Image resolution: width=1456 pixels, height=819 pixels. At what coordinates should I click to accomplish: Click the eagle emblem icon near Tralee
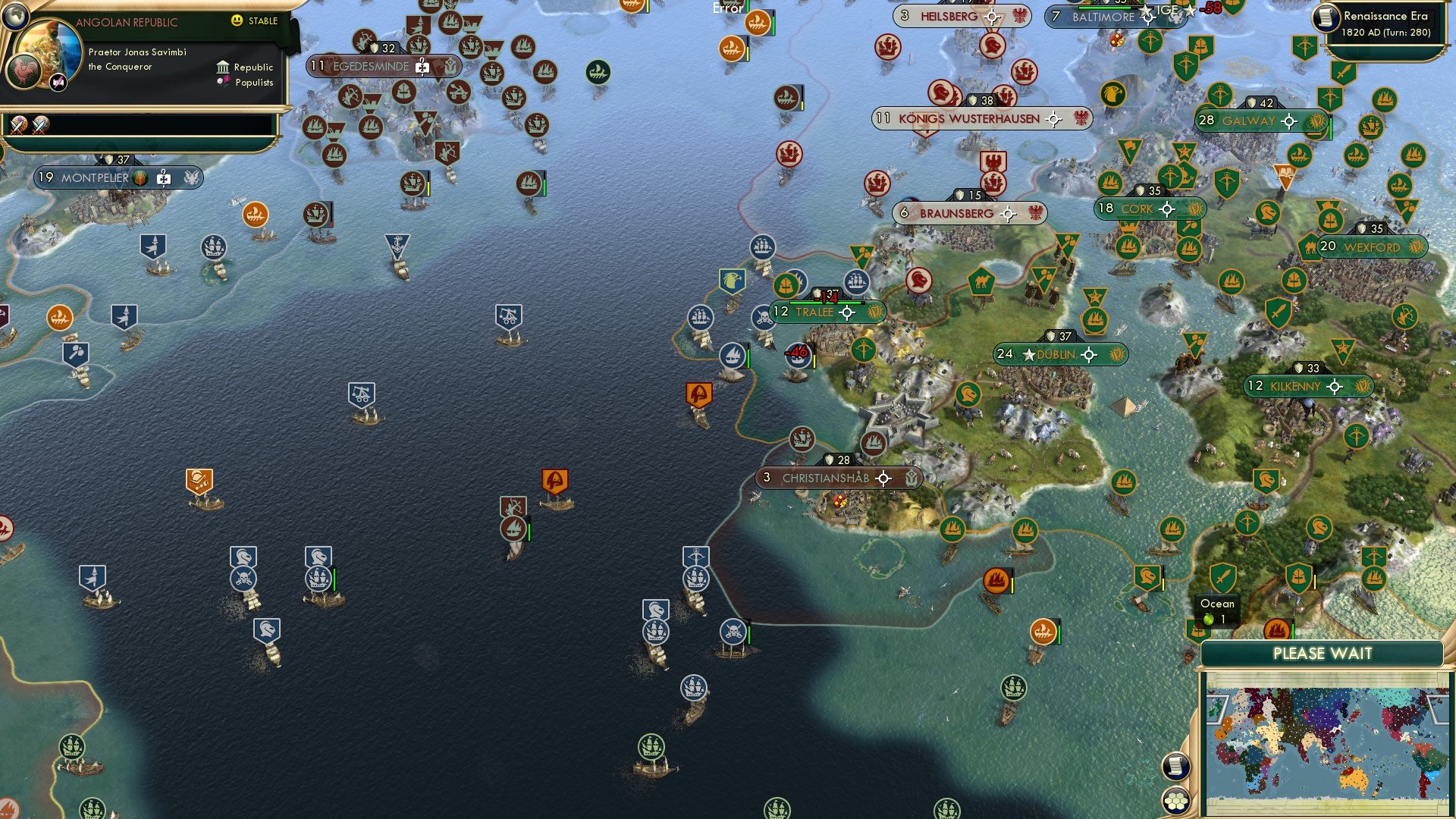click(730, 280)
